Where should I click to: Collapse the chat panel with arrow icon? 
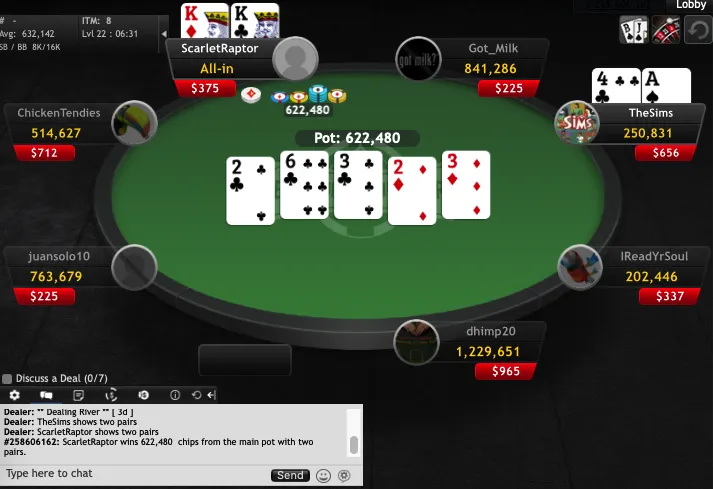(211, 396)
